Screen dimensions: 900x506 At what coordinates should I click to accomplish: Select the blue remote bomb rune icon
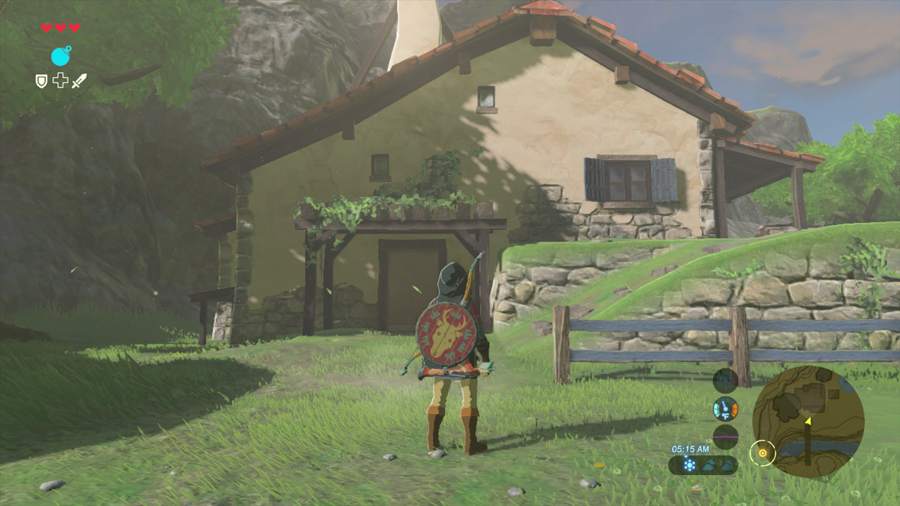(x=61, y=56)
